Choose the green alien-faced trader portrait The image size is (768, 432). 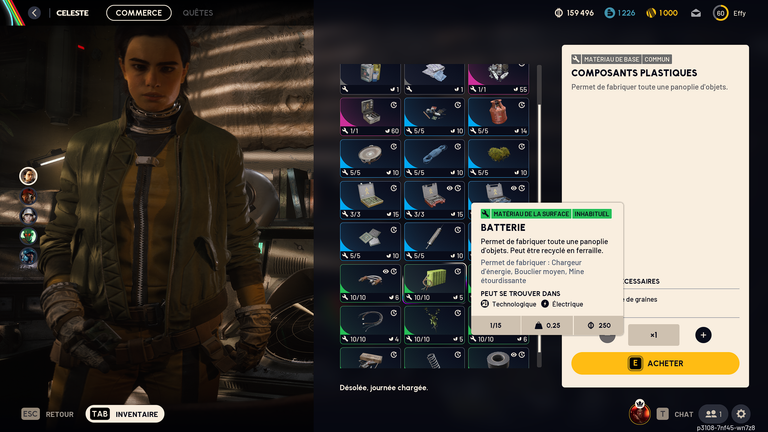[x=28, y=236]
